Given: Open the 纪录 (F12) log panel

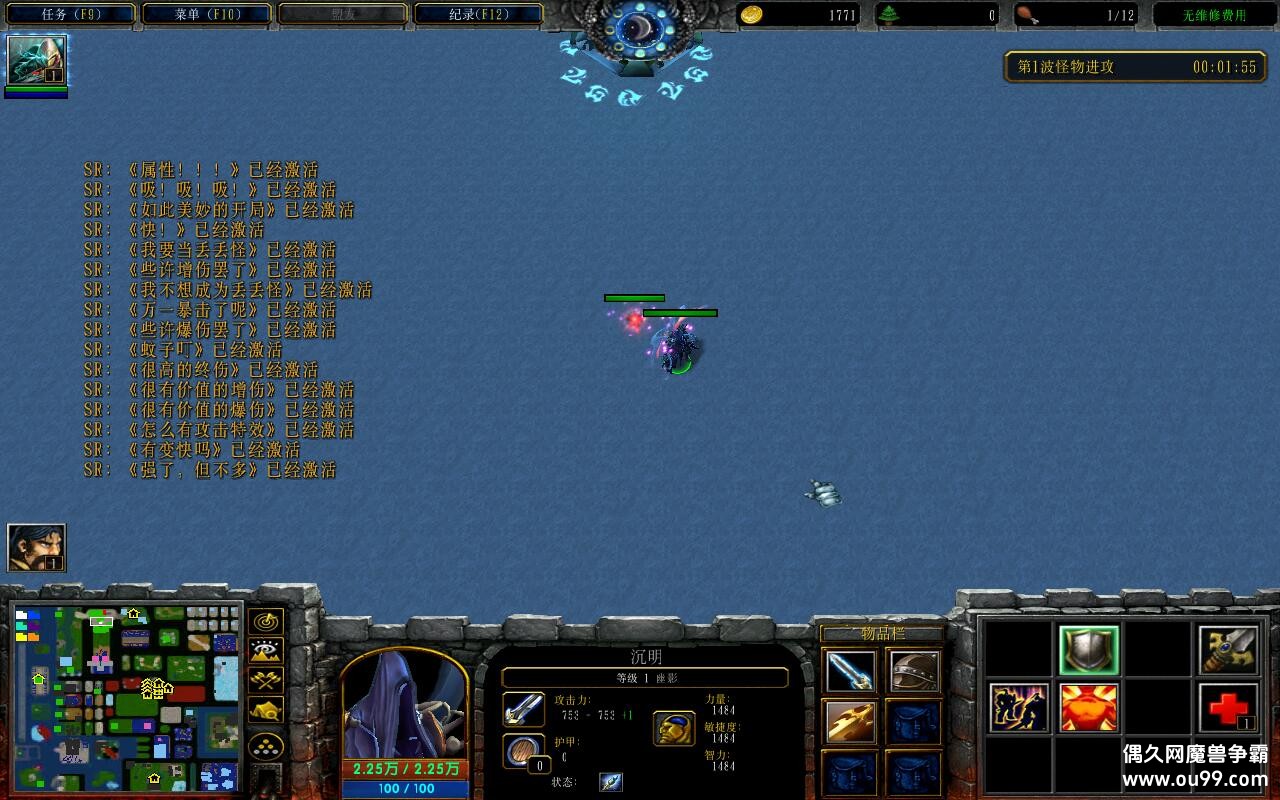Looking at the screenshot, I should [476, 13].
